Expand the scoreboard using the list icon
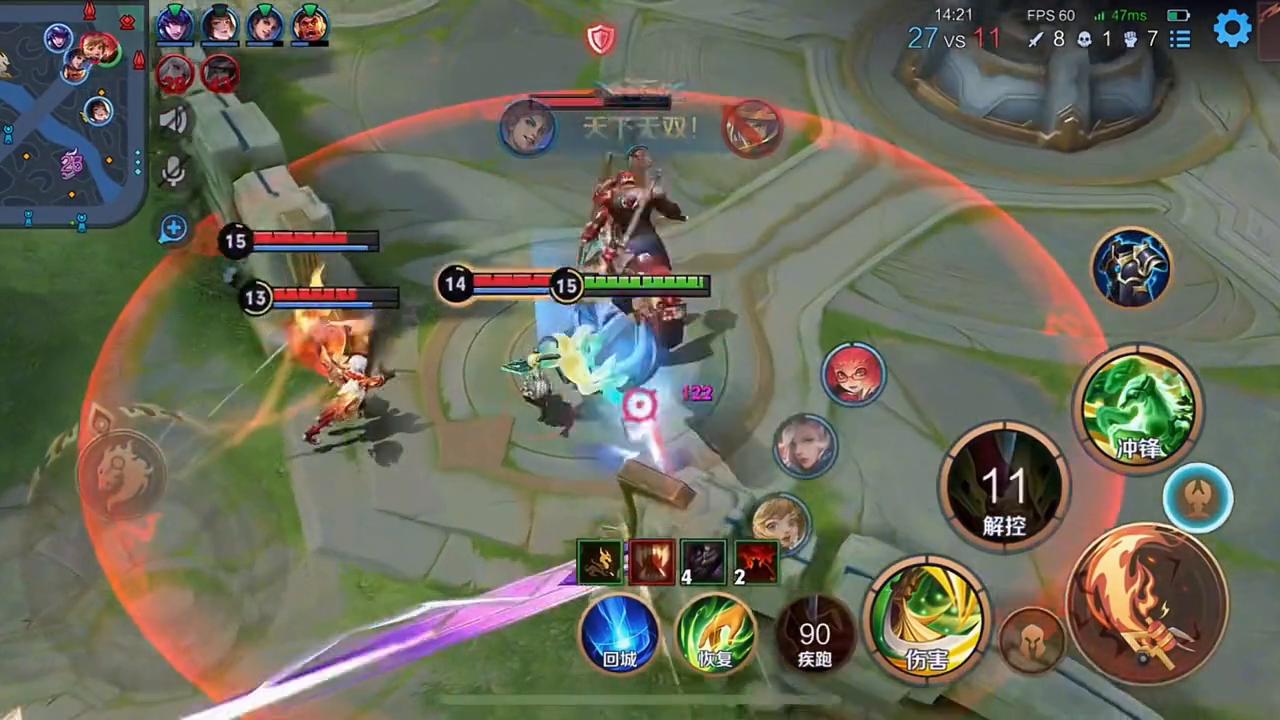This screenshot has width=1280, height=720. point(1180,38)
